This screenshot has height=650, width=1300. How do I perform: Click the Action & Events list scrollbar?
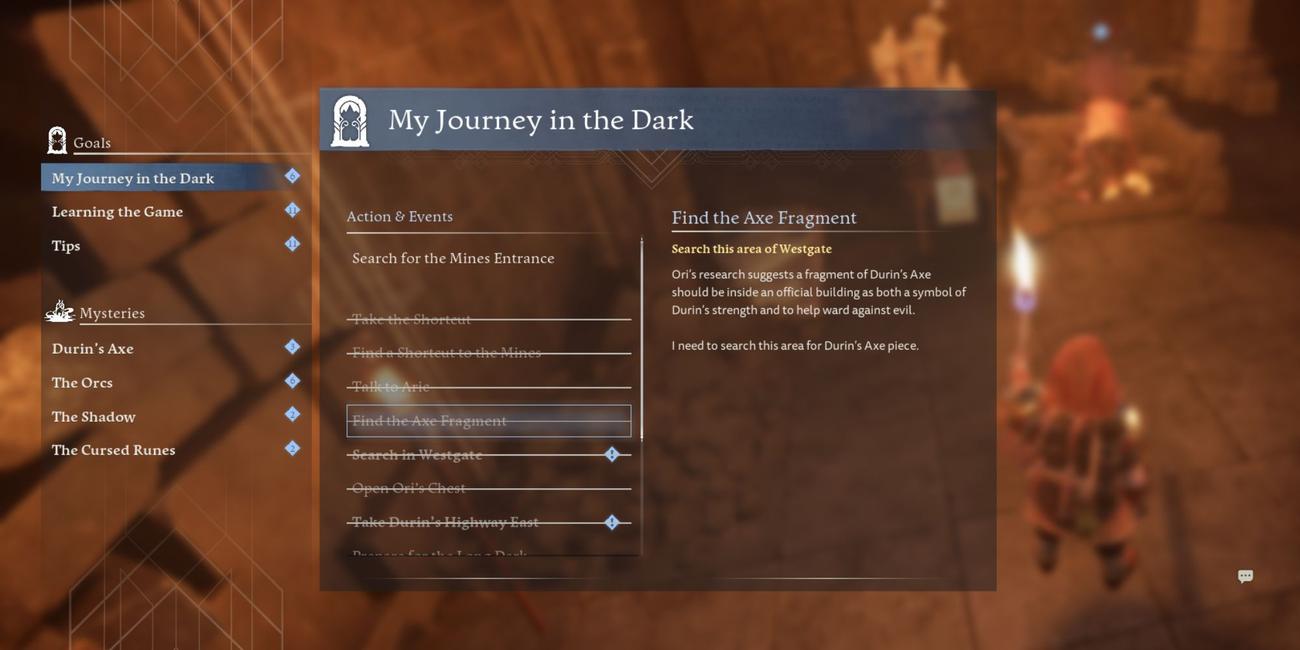tap(641, 340)
